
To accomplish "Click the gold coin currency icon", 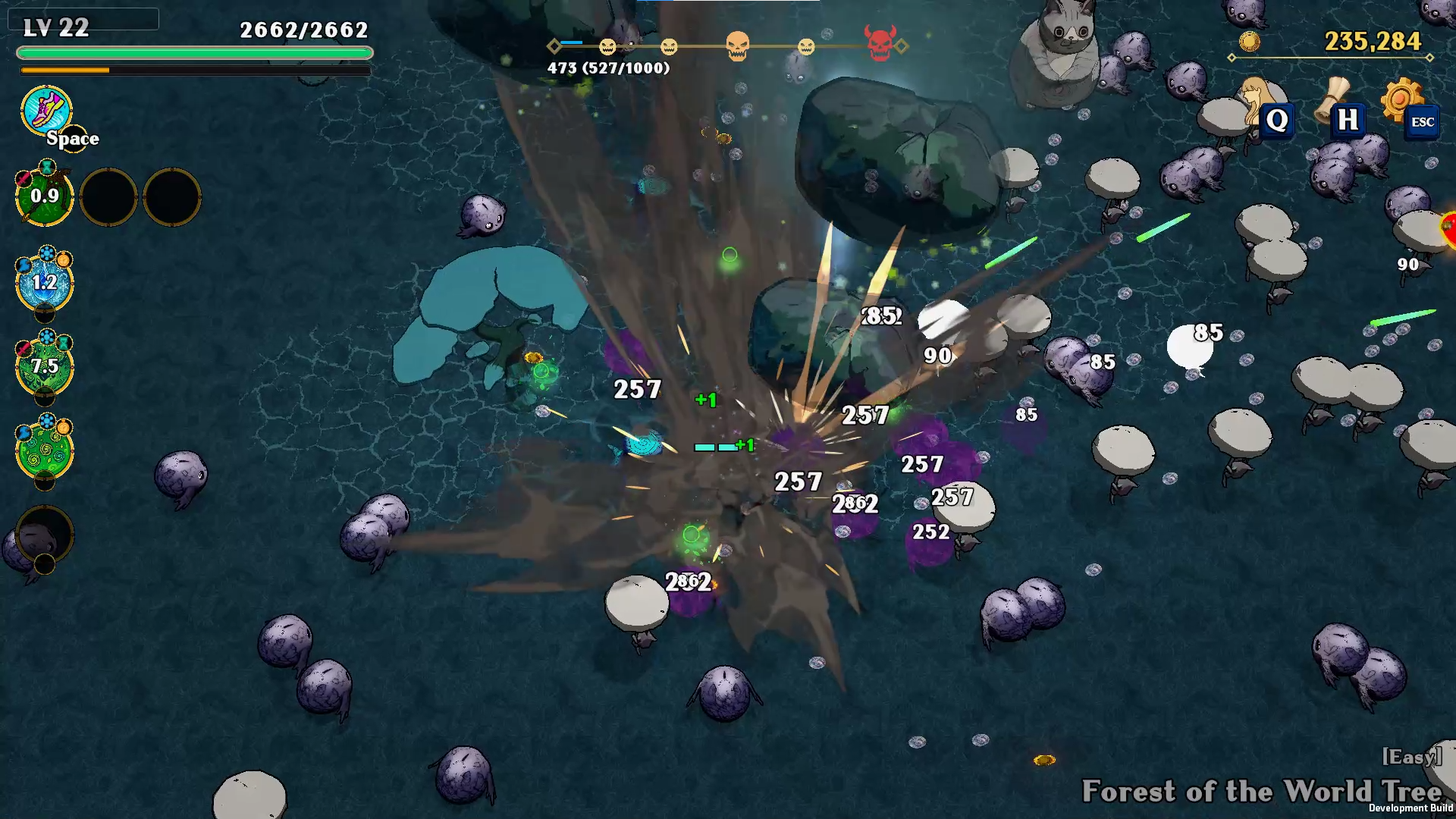I will 1249,41.
